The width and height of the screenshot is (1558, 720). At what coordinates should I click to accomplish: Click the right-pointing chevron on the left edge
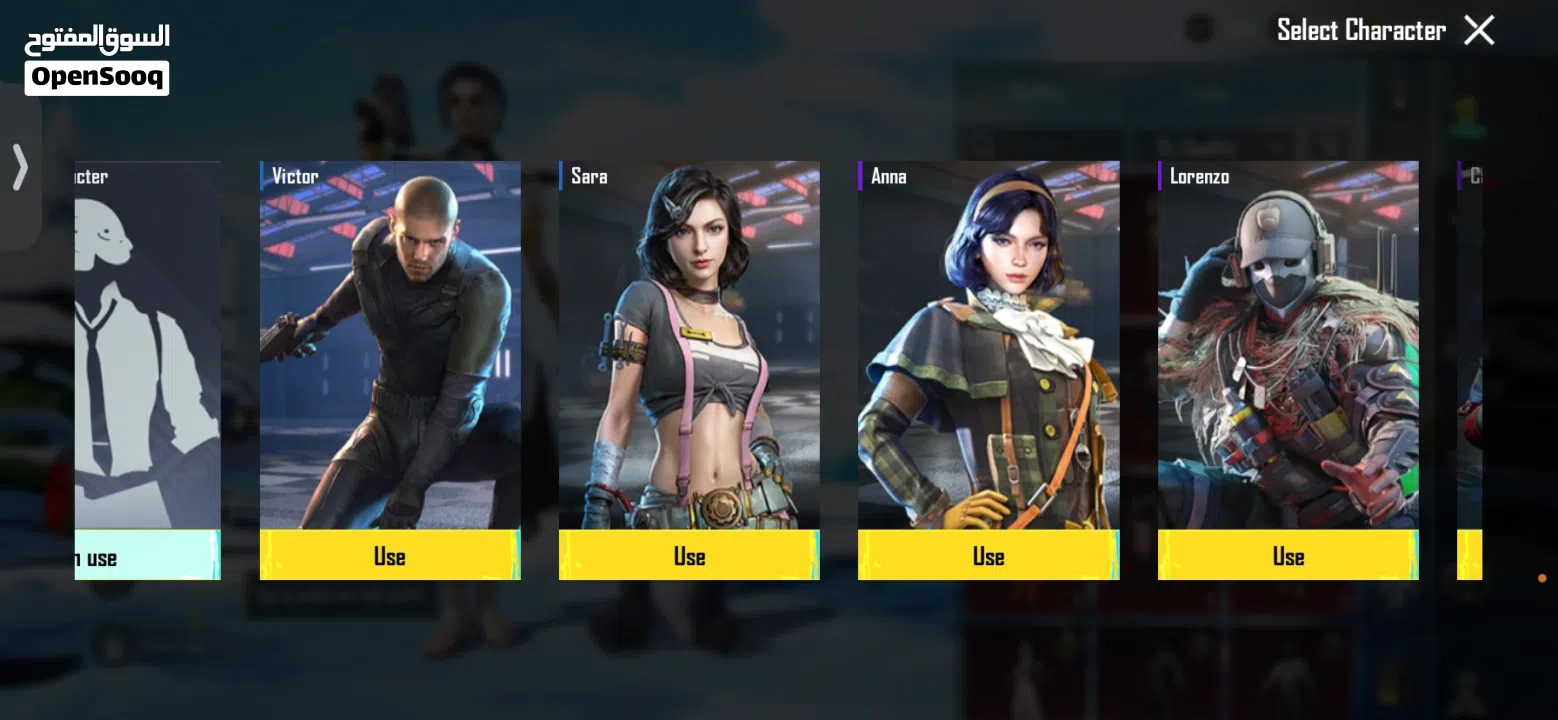17,167
